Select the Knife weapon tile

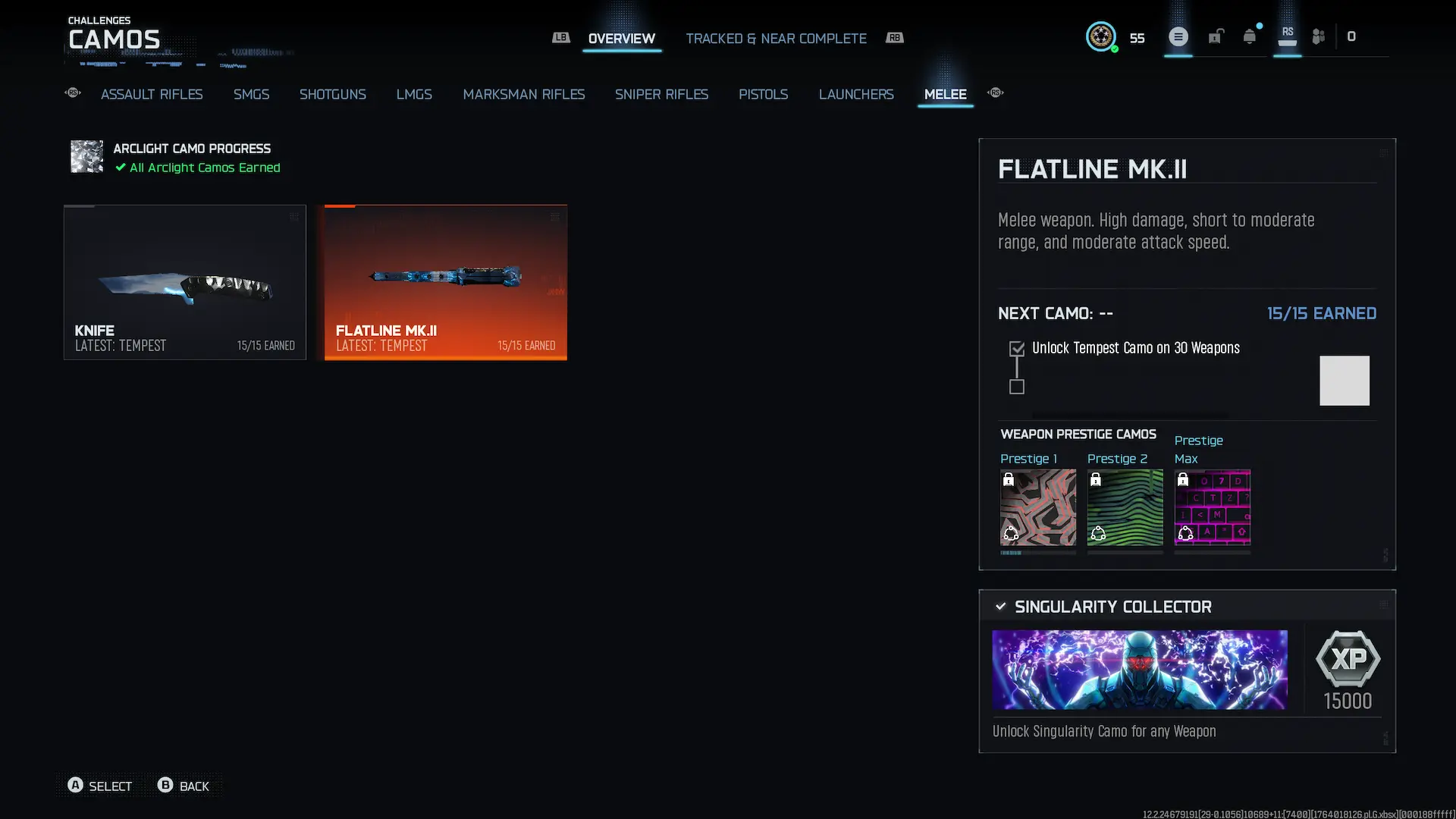184,282
